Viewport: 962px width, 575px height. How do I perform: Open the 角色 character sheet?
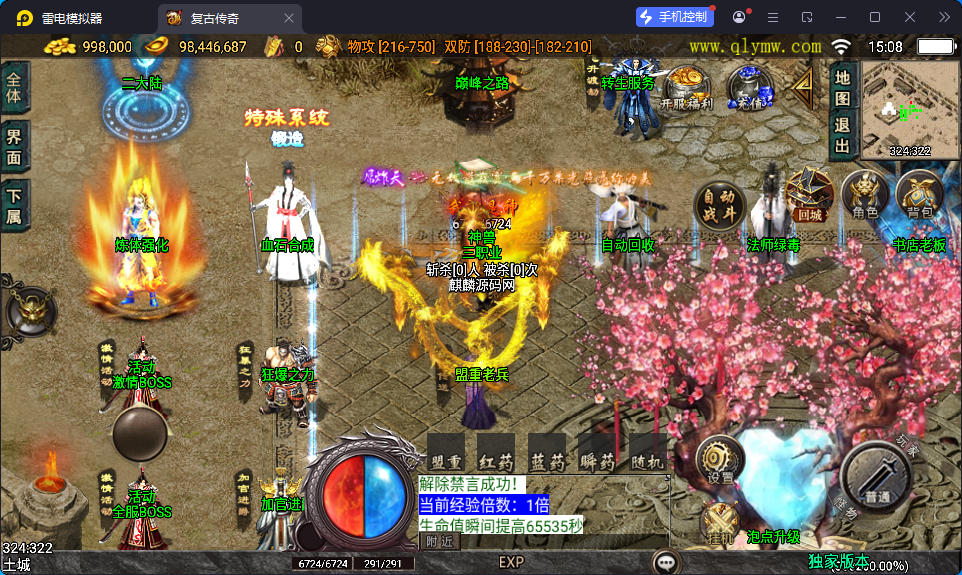(865, 194)
